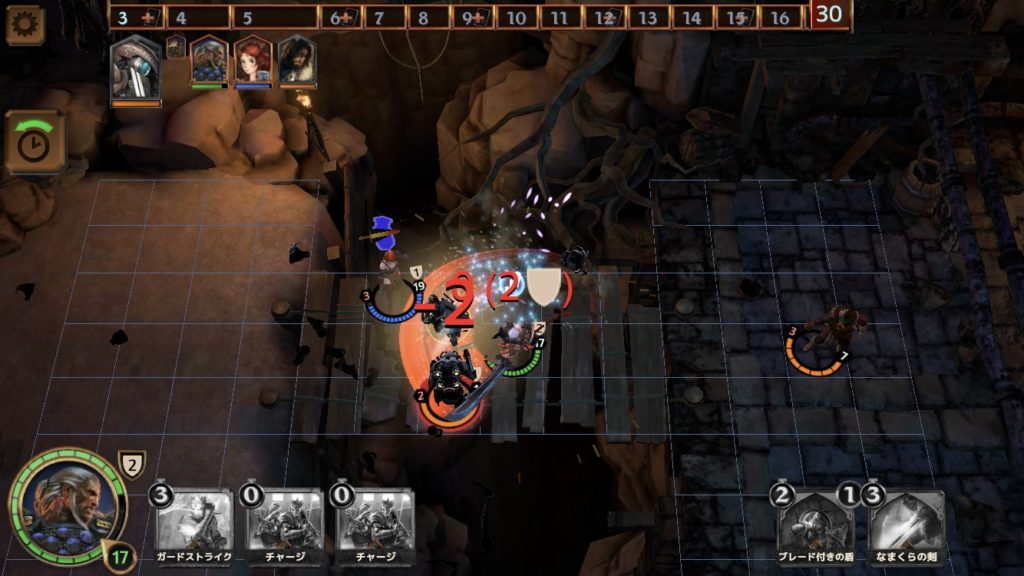Click the grey-haired hero portrait in the green ring
The width and height of the screenshot is (1024, 576).
tap(66, 506)
